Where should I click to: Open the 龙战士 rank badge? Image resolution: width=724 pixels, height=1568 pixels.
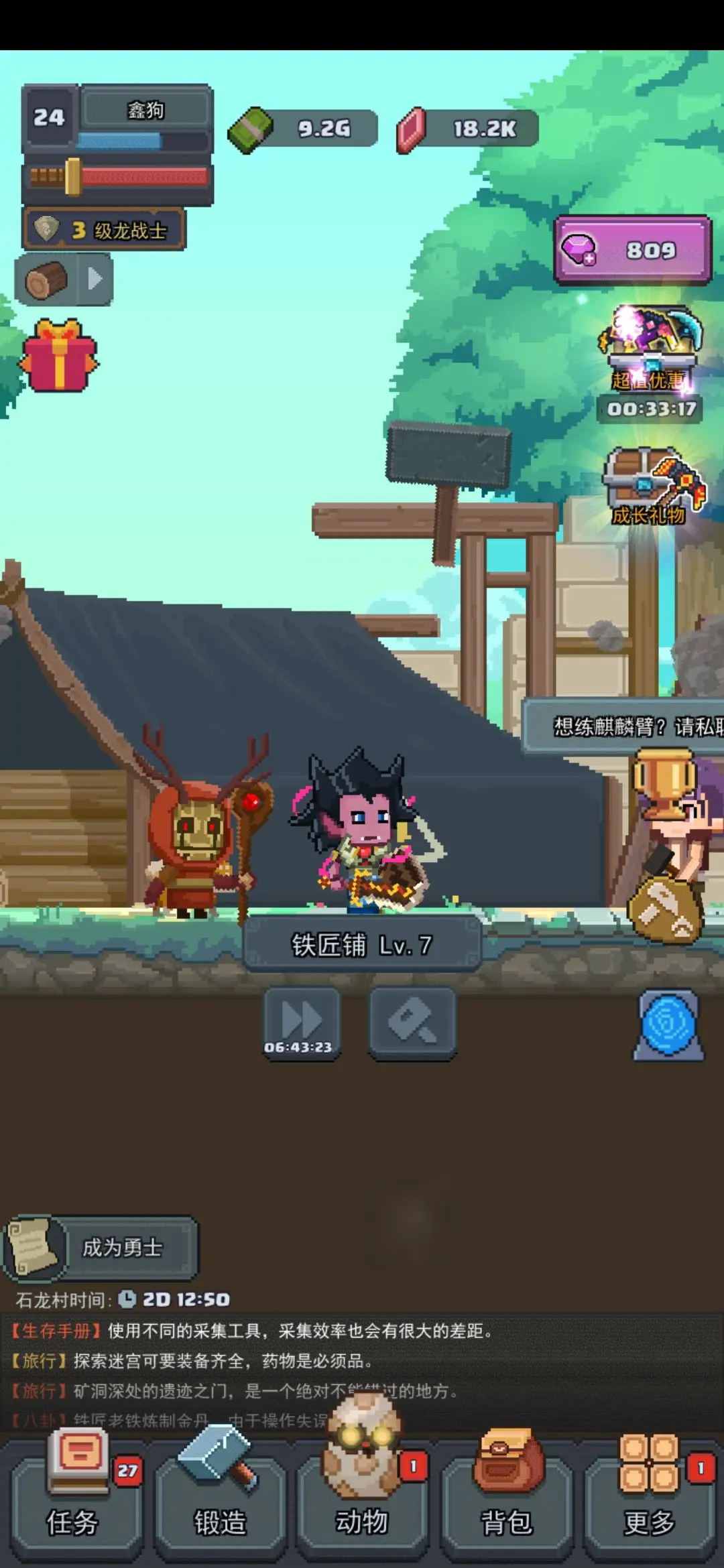click(104, 231)
